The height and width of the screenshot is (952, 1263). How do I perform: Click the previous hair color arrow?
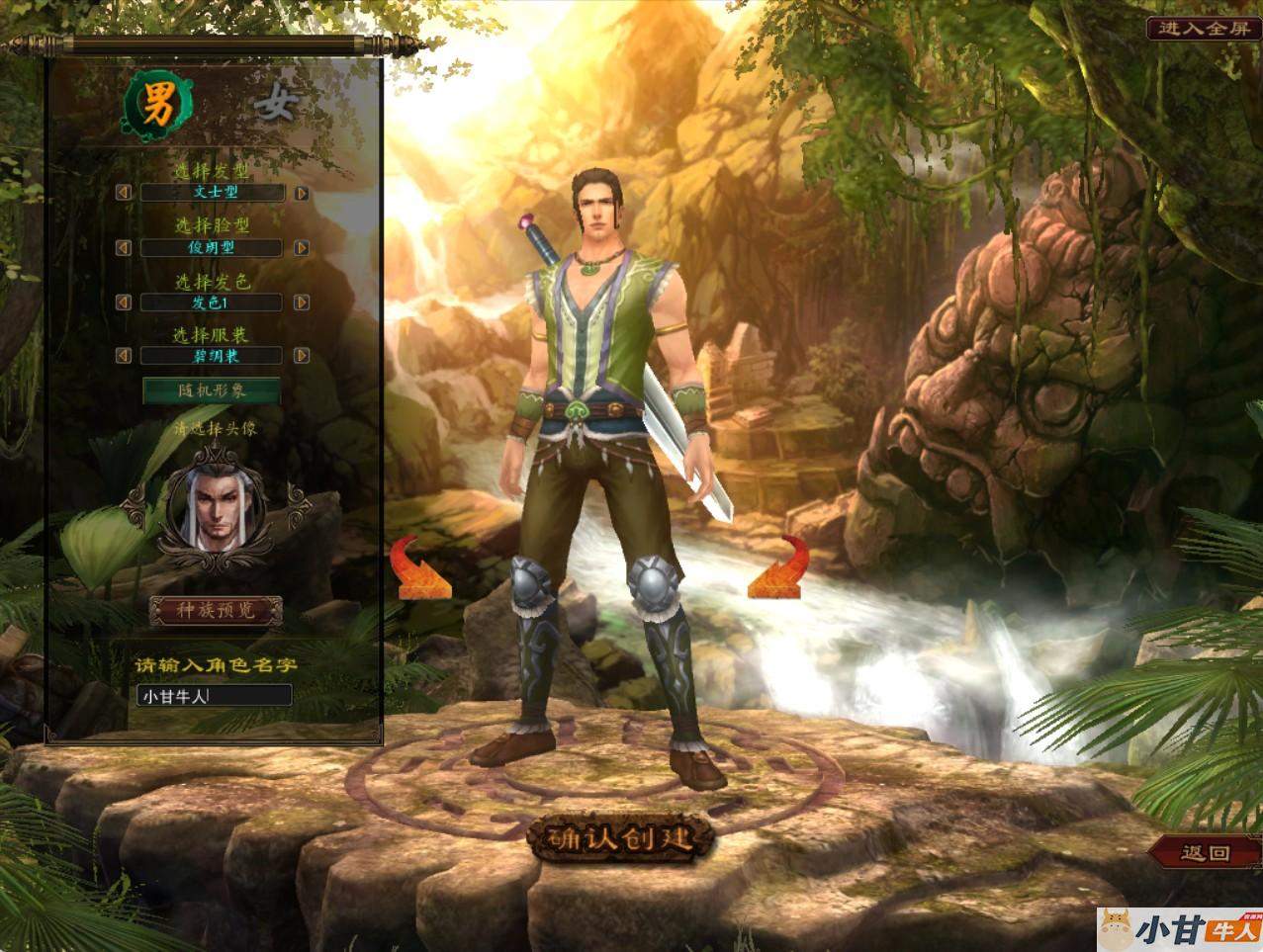pos(124,303)
